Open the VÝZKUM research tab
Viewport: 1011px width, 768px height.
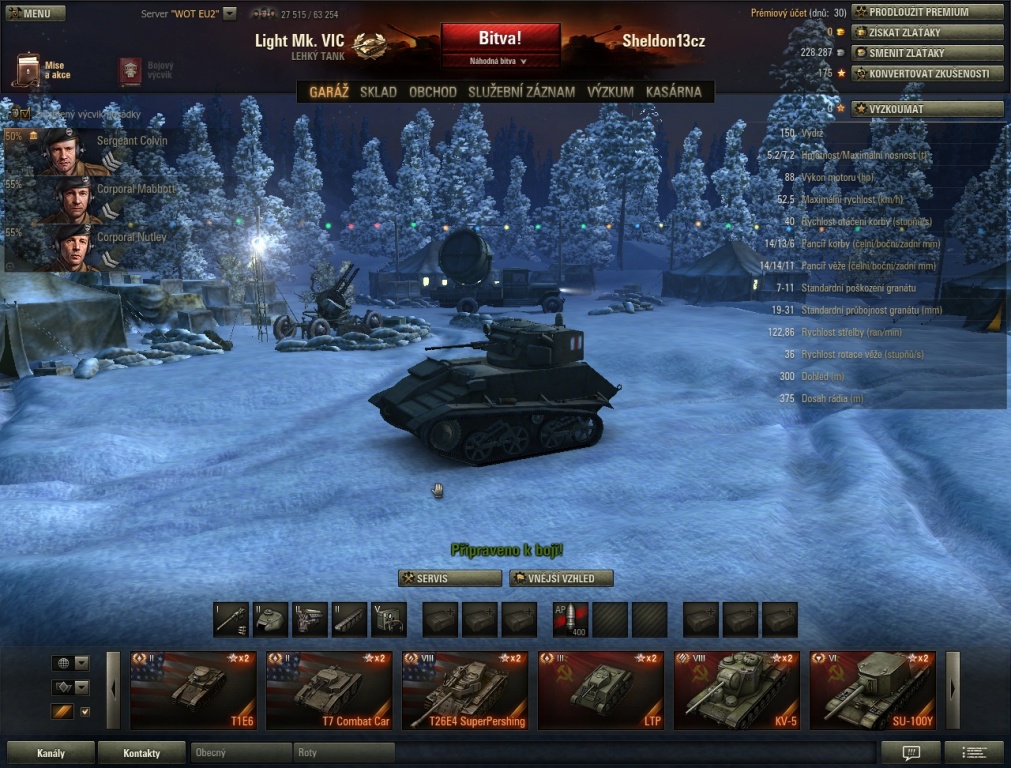click(x=610, y=92)
